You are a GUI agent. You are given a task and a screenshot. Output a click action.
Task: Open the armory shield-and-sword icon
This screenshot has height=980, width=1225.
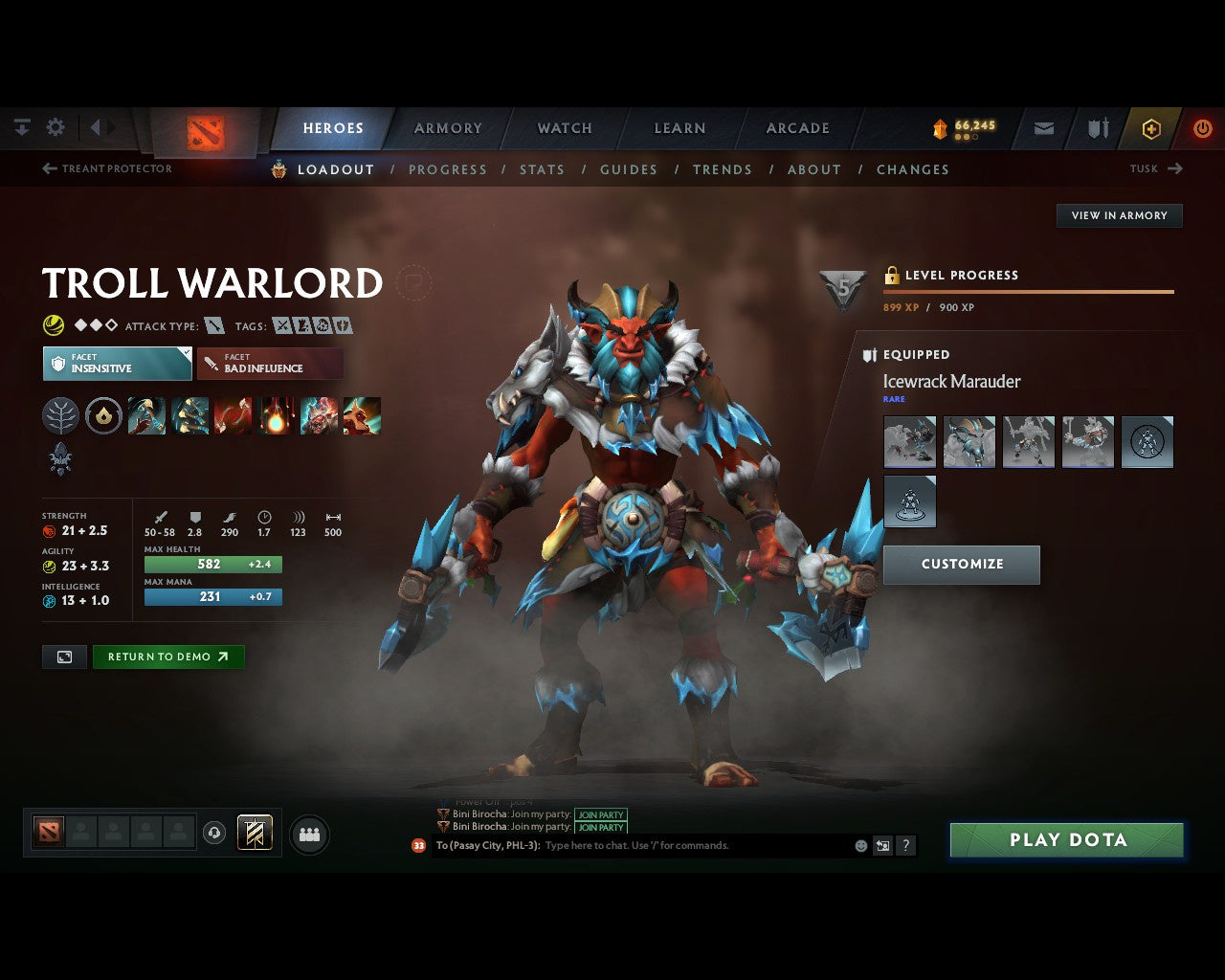[1097, 127]
